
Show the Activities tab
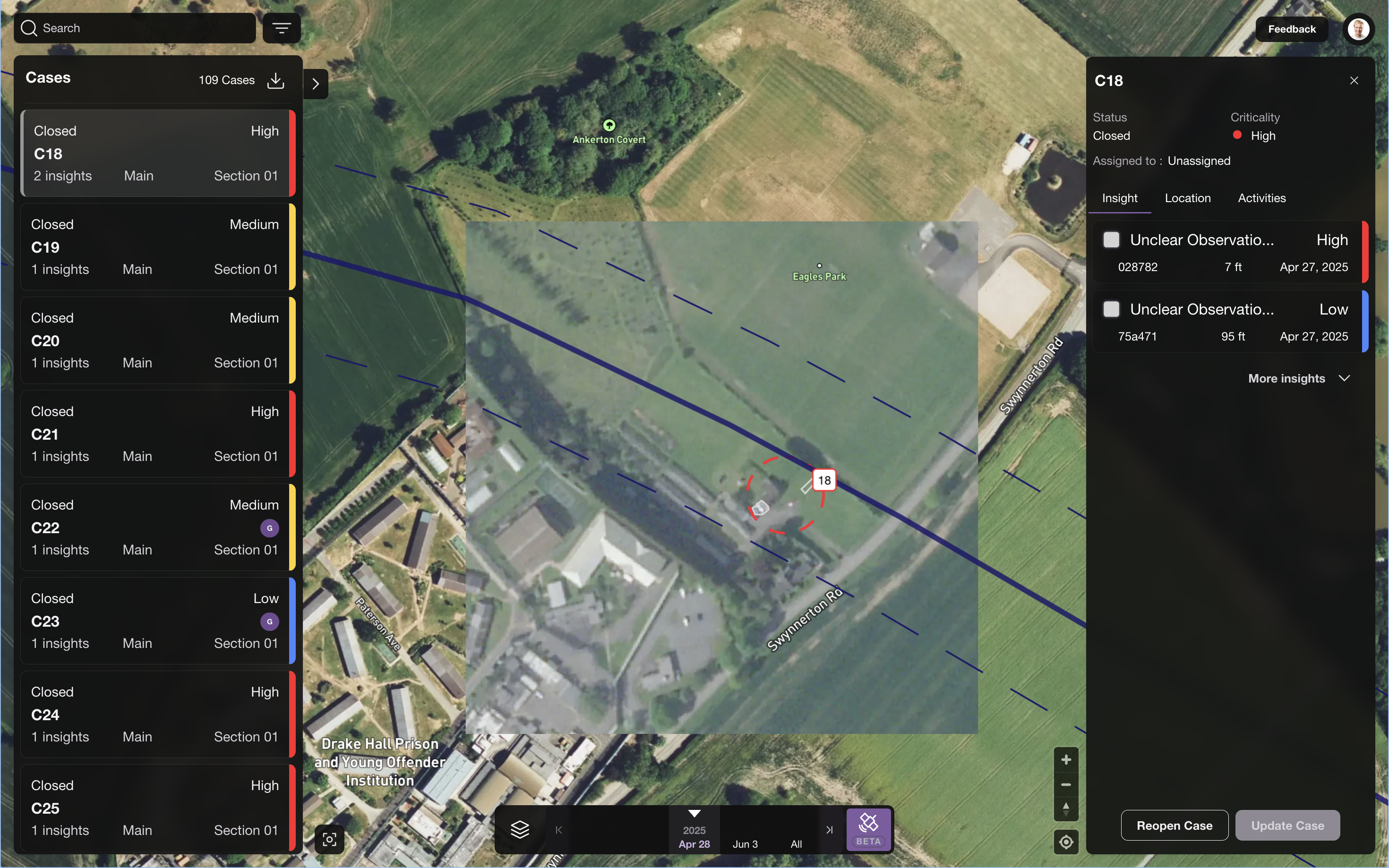click(x=1261, y=198)
